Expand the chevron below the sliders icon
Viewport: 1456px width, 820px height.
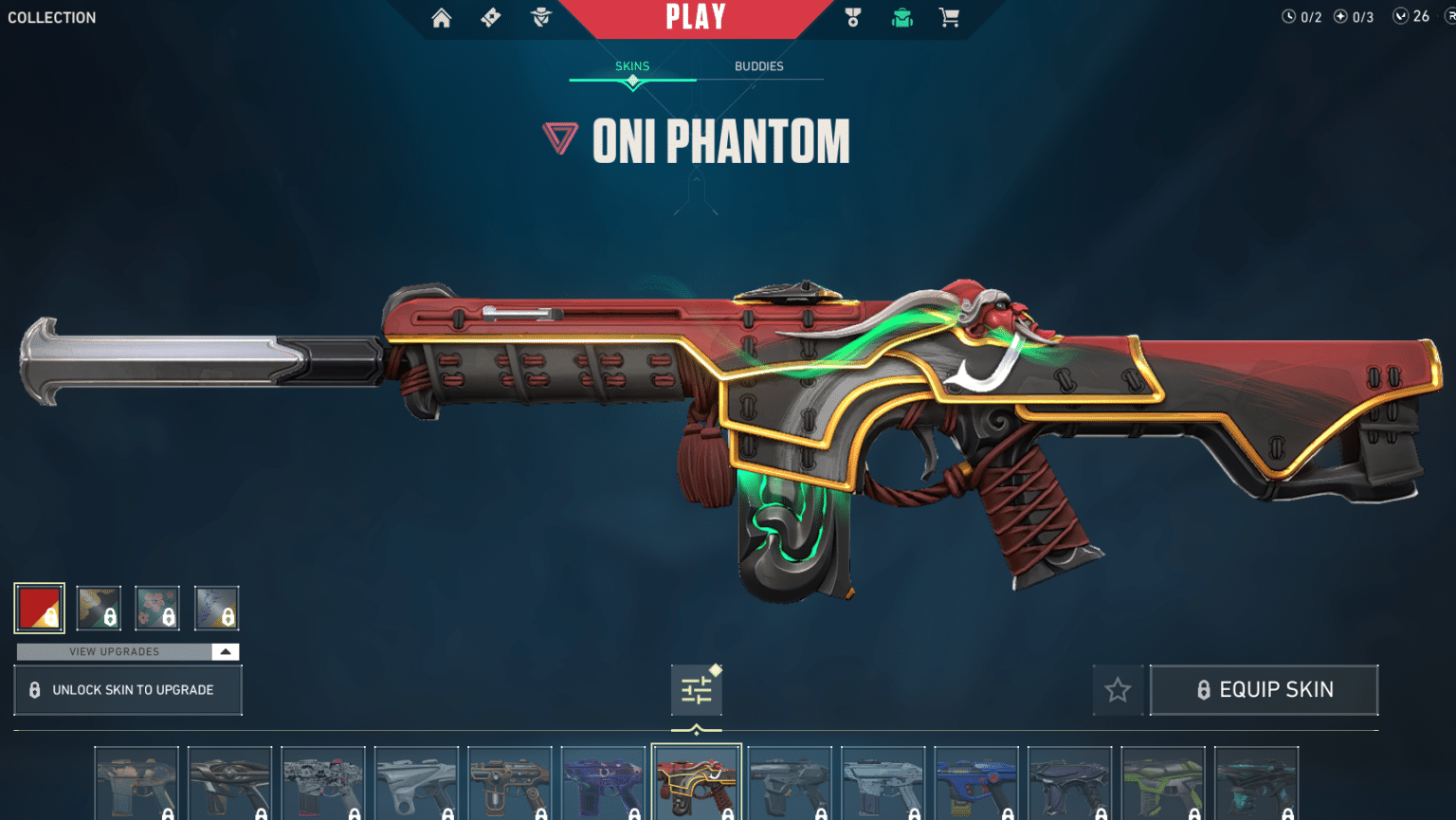tap(698, 730)
